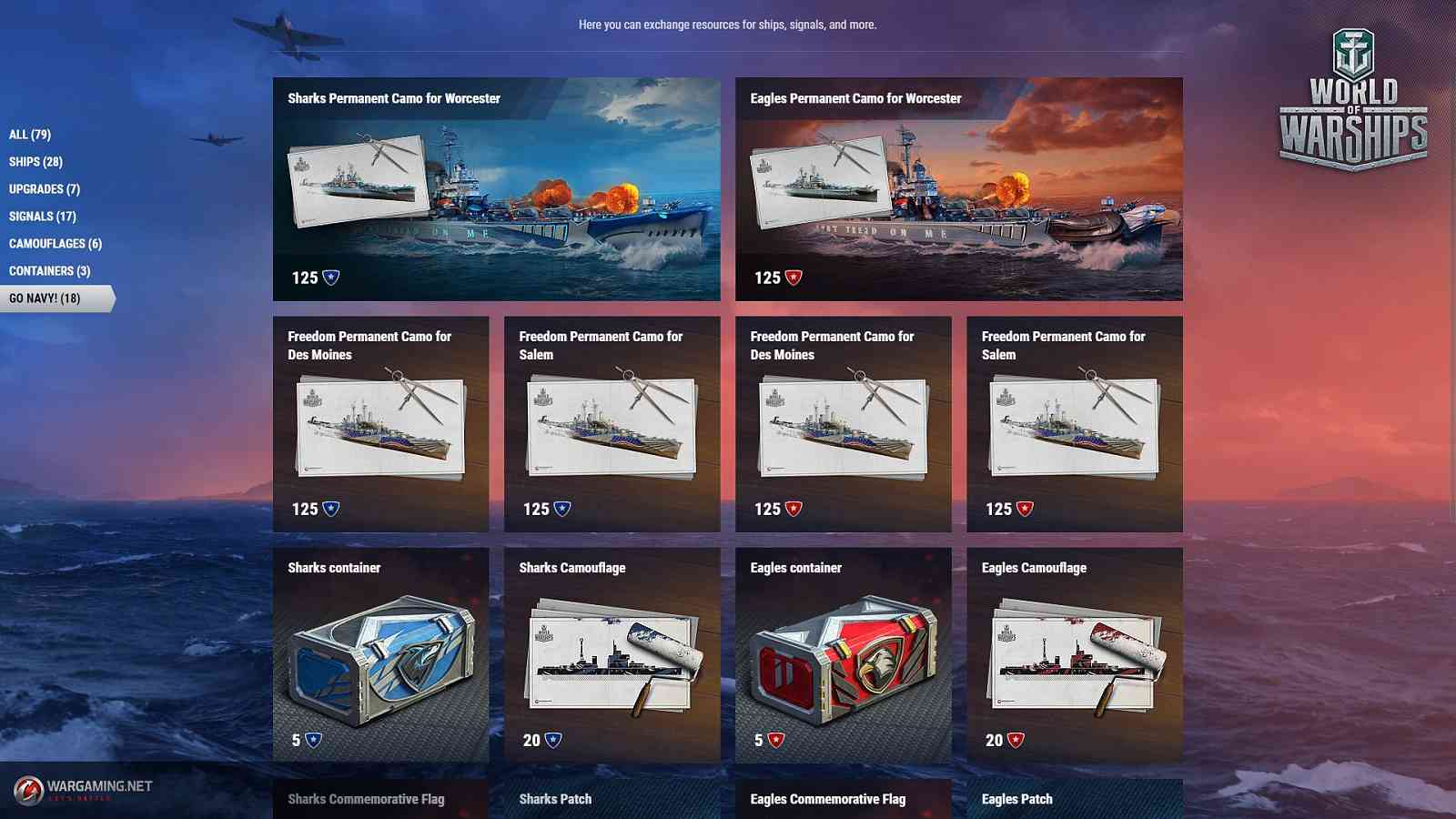The image size is (1456, 819).
Task: Select the GO NAVY! category
Action: coord(45,297)
